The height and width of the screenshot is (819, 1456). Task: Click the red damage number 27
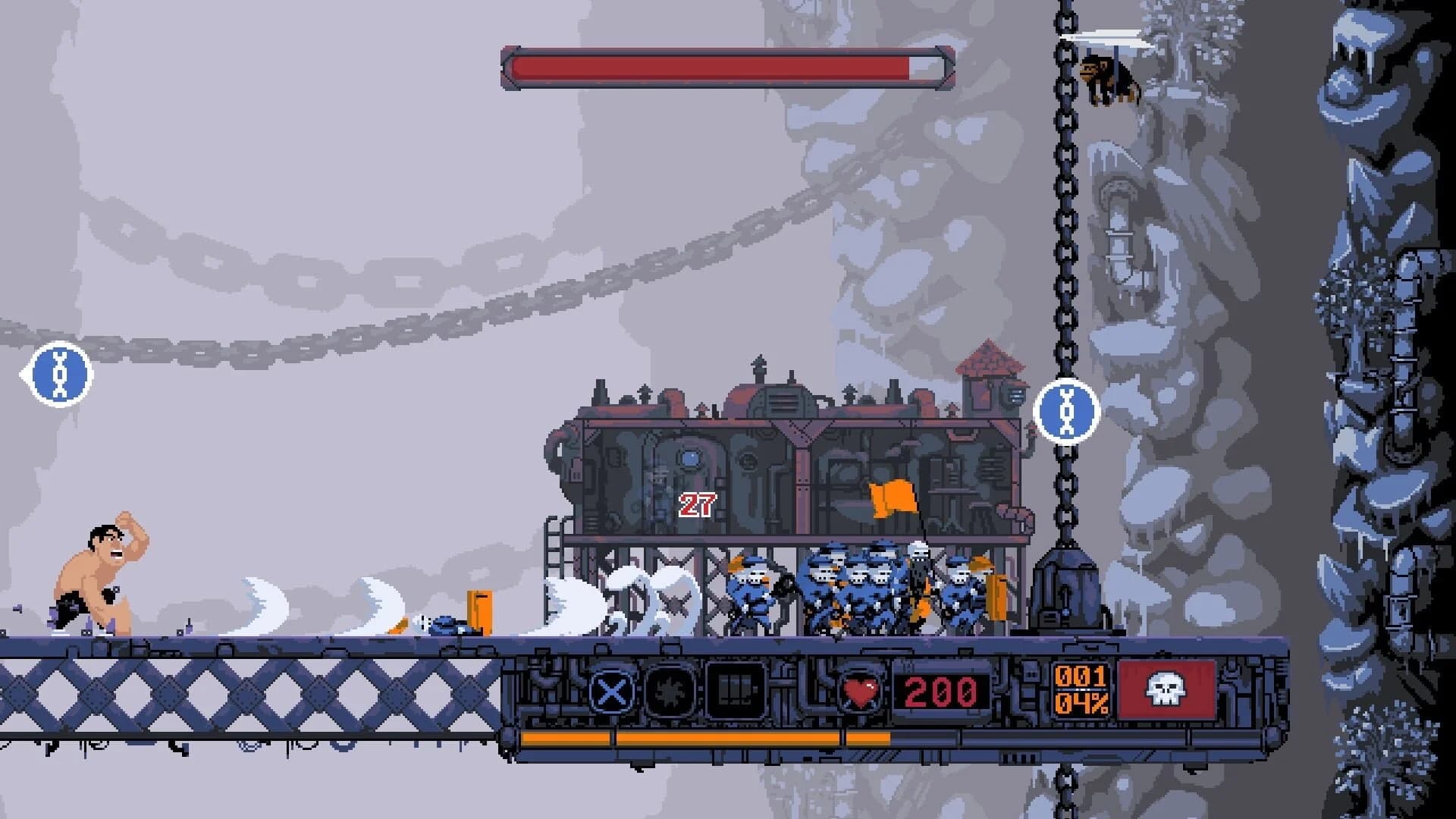[x=699, y=504]
